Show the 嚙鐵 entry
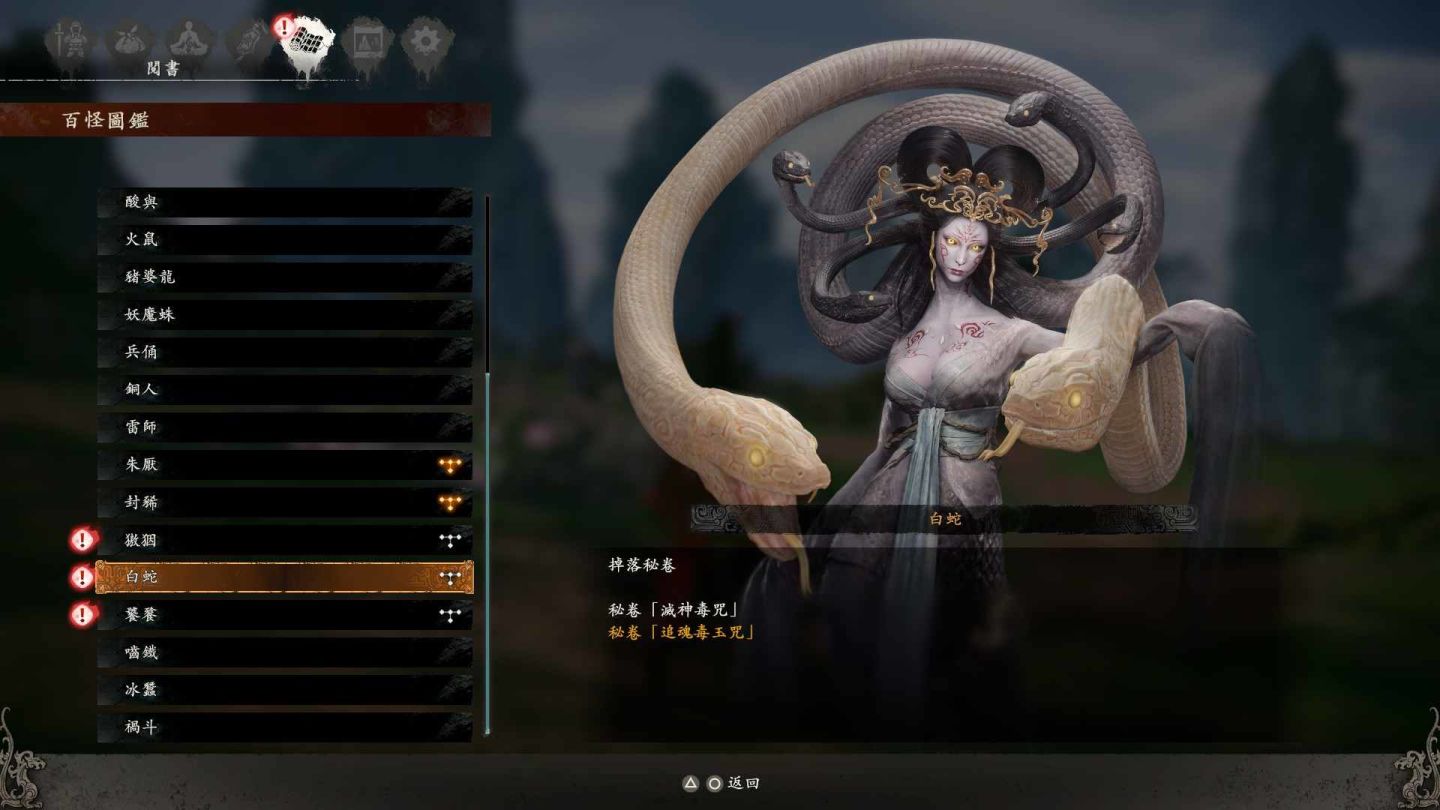The image size is (1440, 810). [284, 652]
